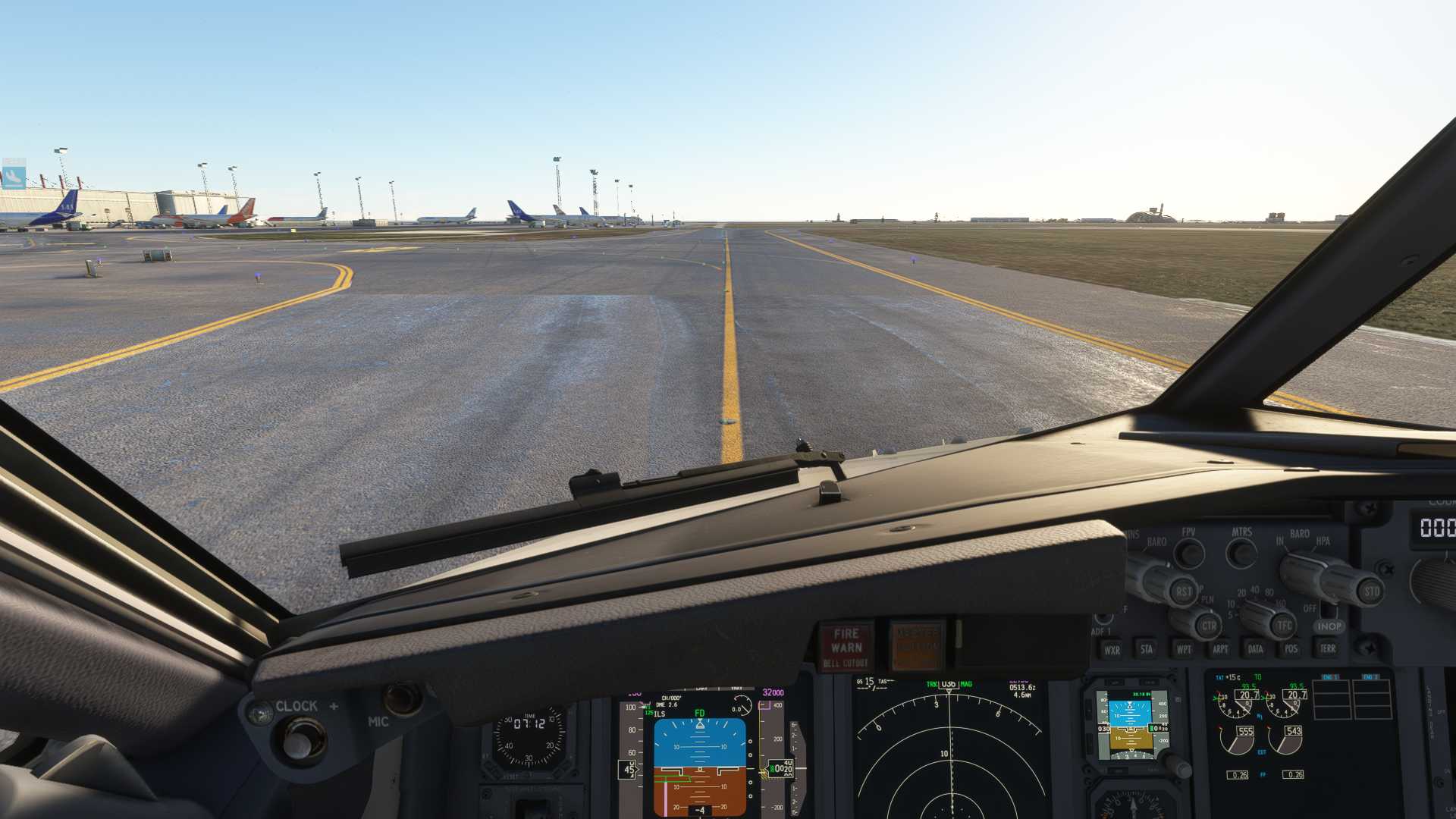Click the CTR map mode center button

1208,626
